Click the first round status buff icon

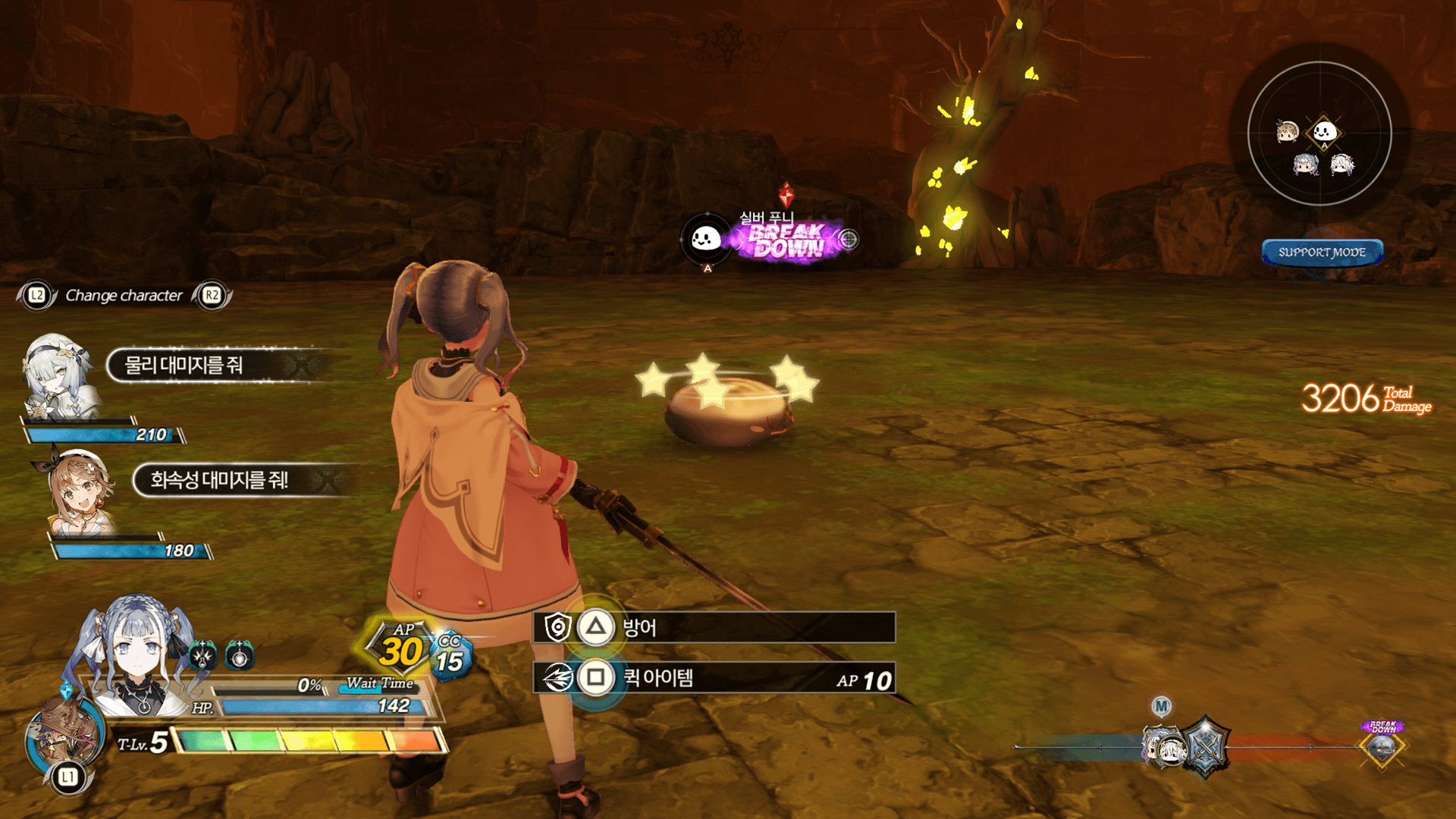click(x=202, y=655)
